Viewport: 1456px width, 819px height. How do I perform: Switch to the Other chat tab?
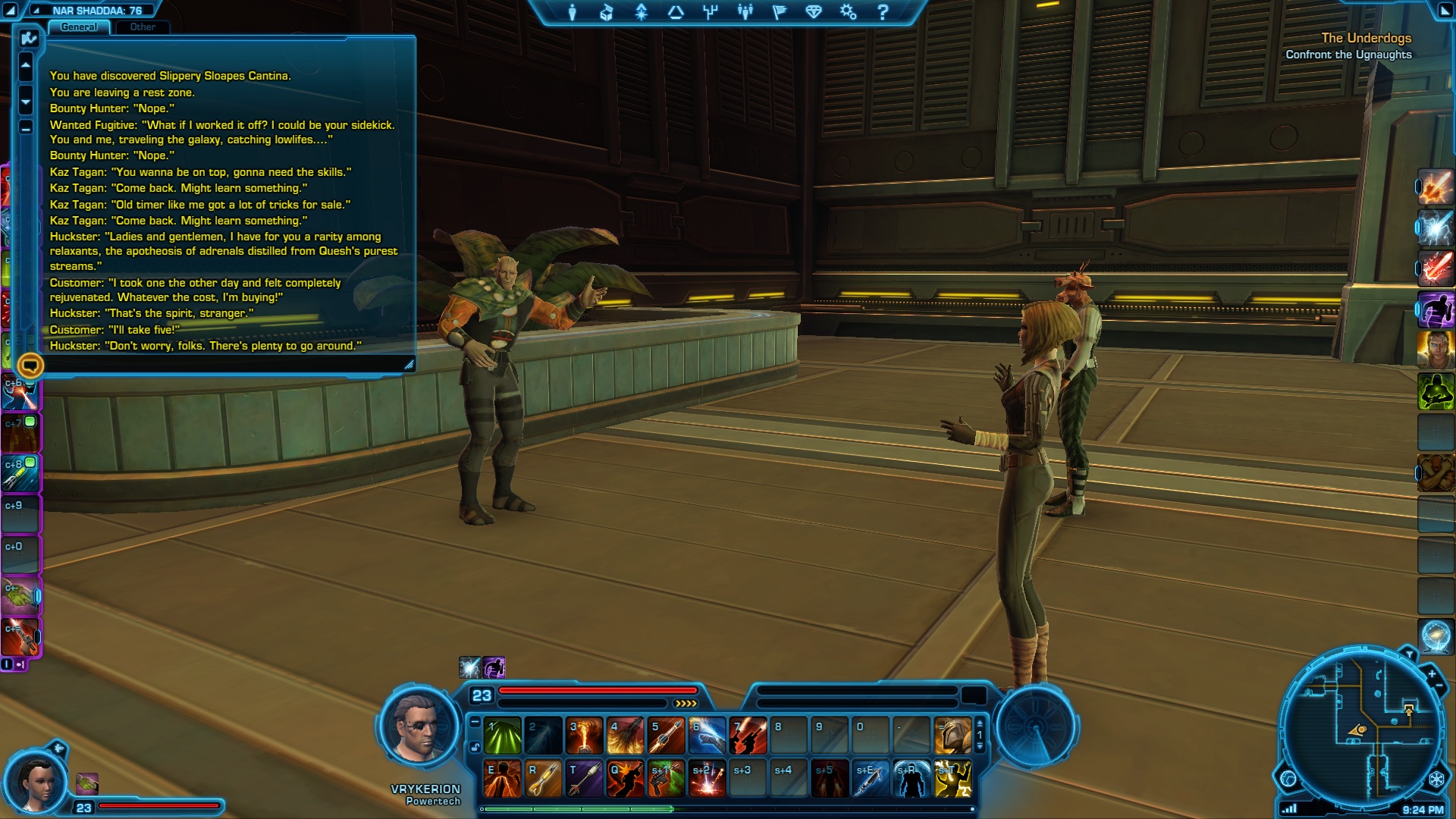(142, 27)
